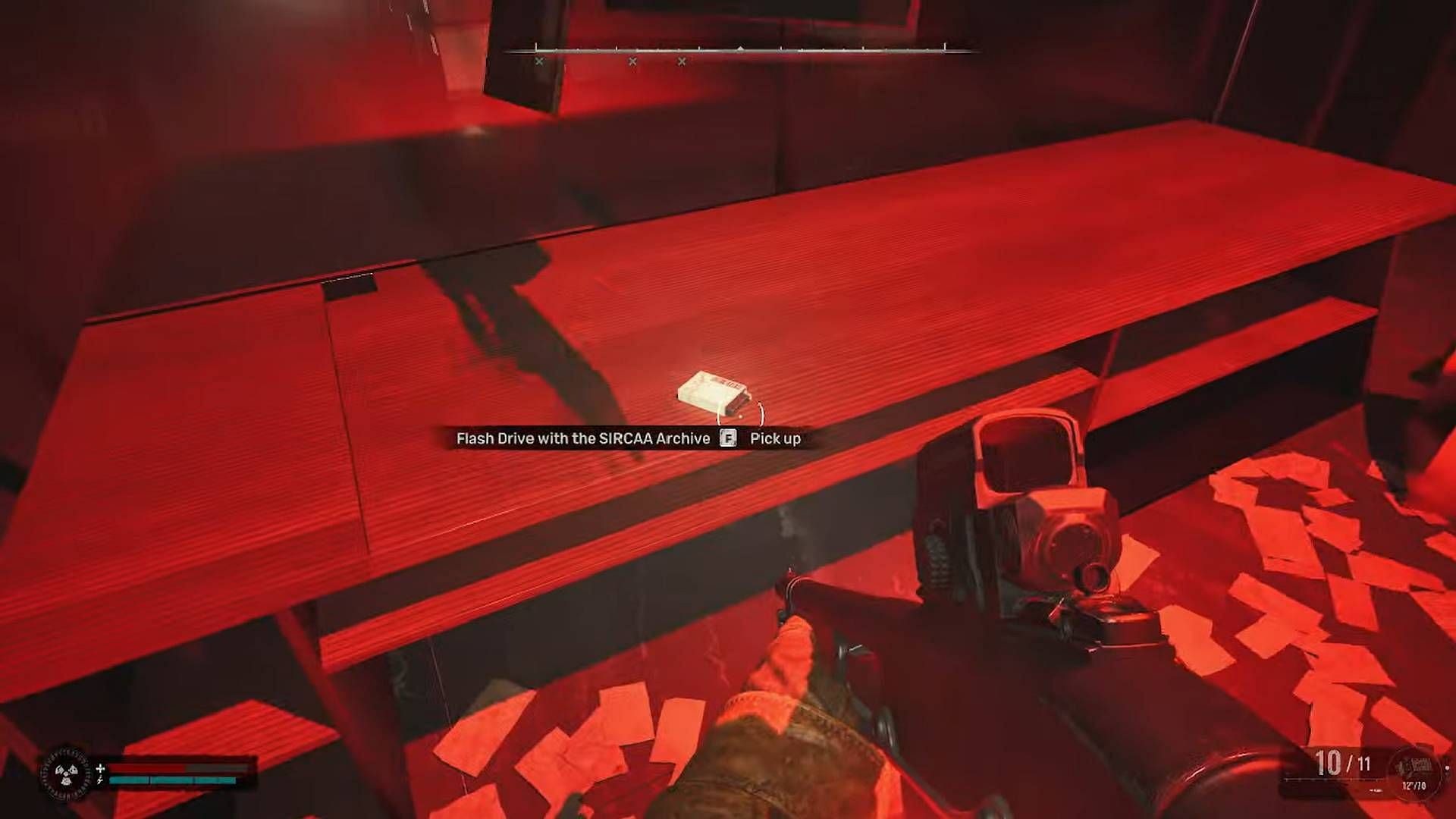Click the middle X marker on compass
The width and height of the screenshot is (1456, 819).
(632, 61)
